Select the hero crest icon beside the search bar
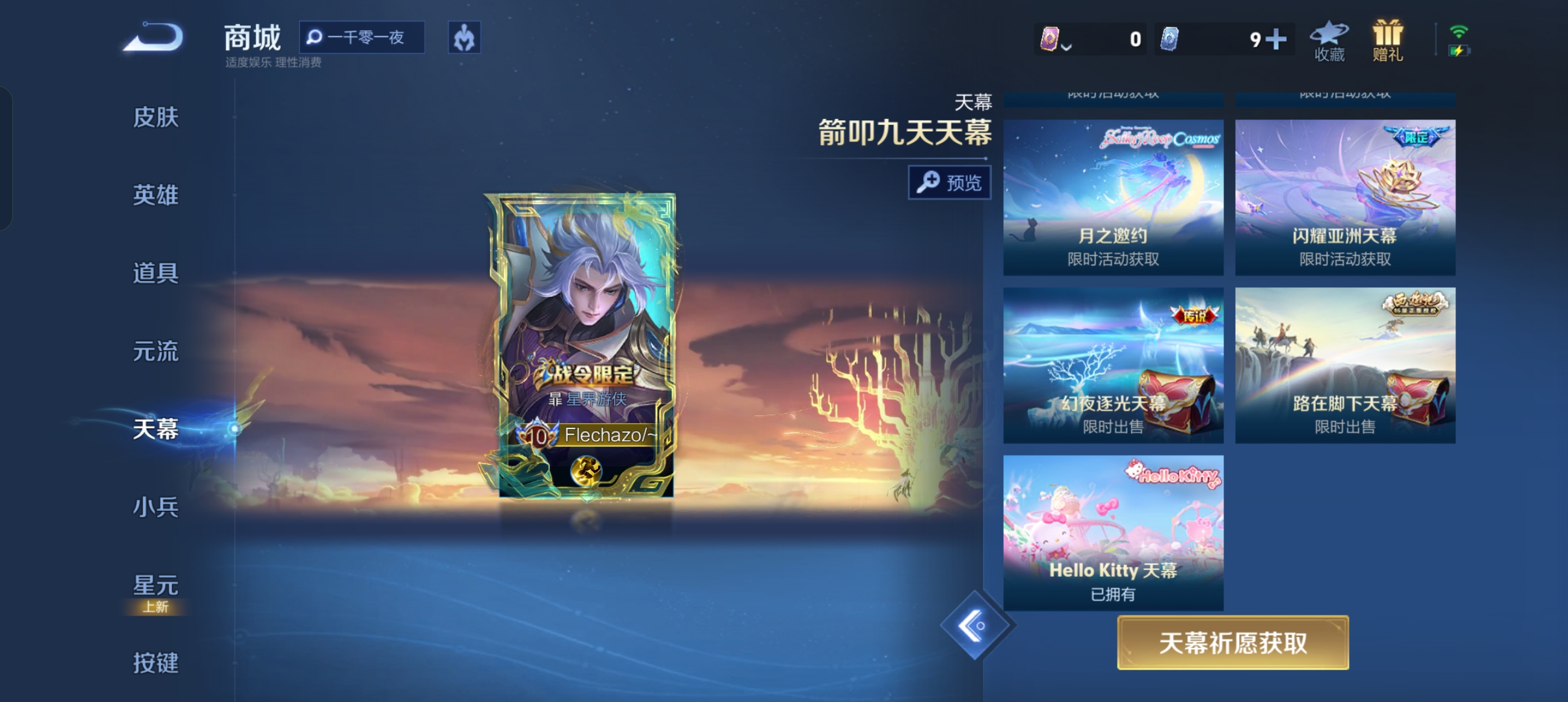1568x702 pixels. (x=464, y=38)
